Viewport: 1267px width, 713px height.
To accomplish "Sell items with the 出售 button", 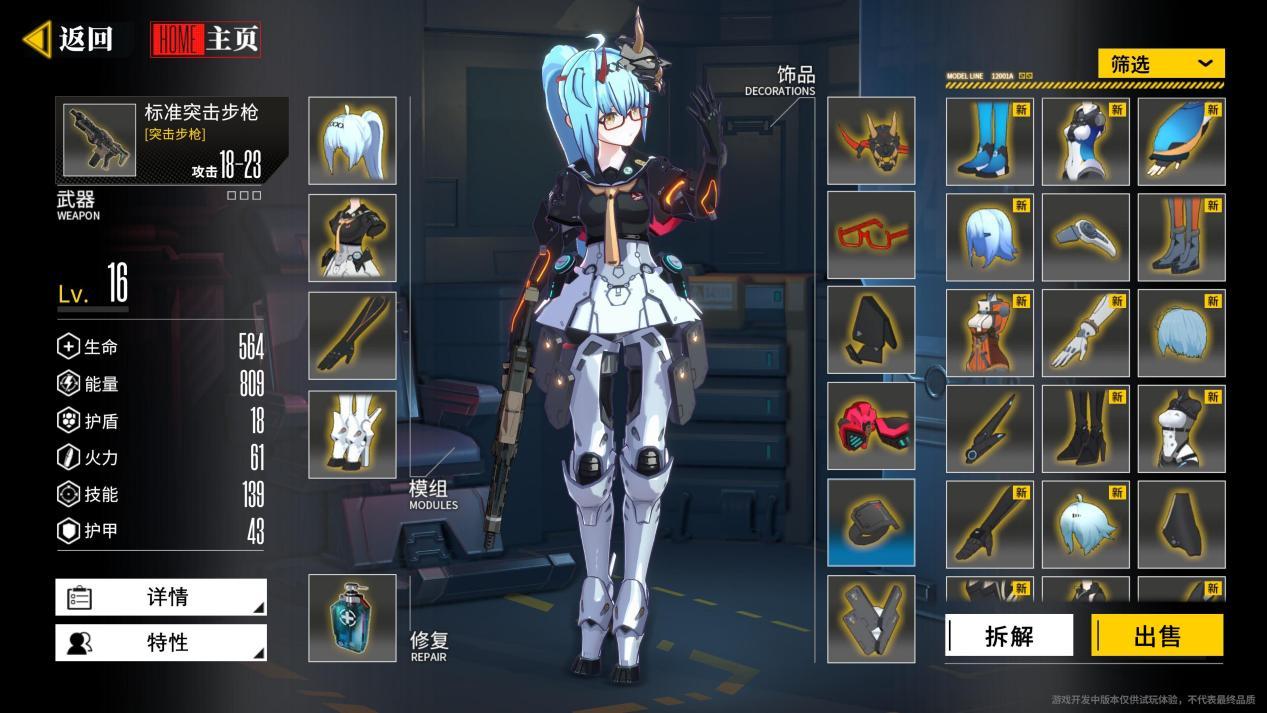I will click(x=1157, y=635).
